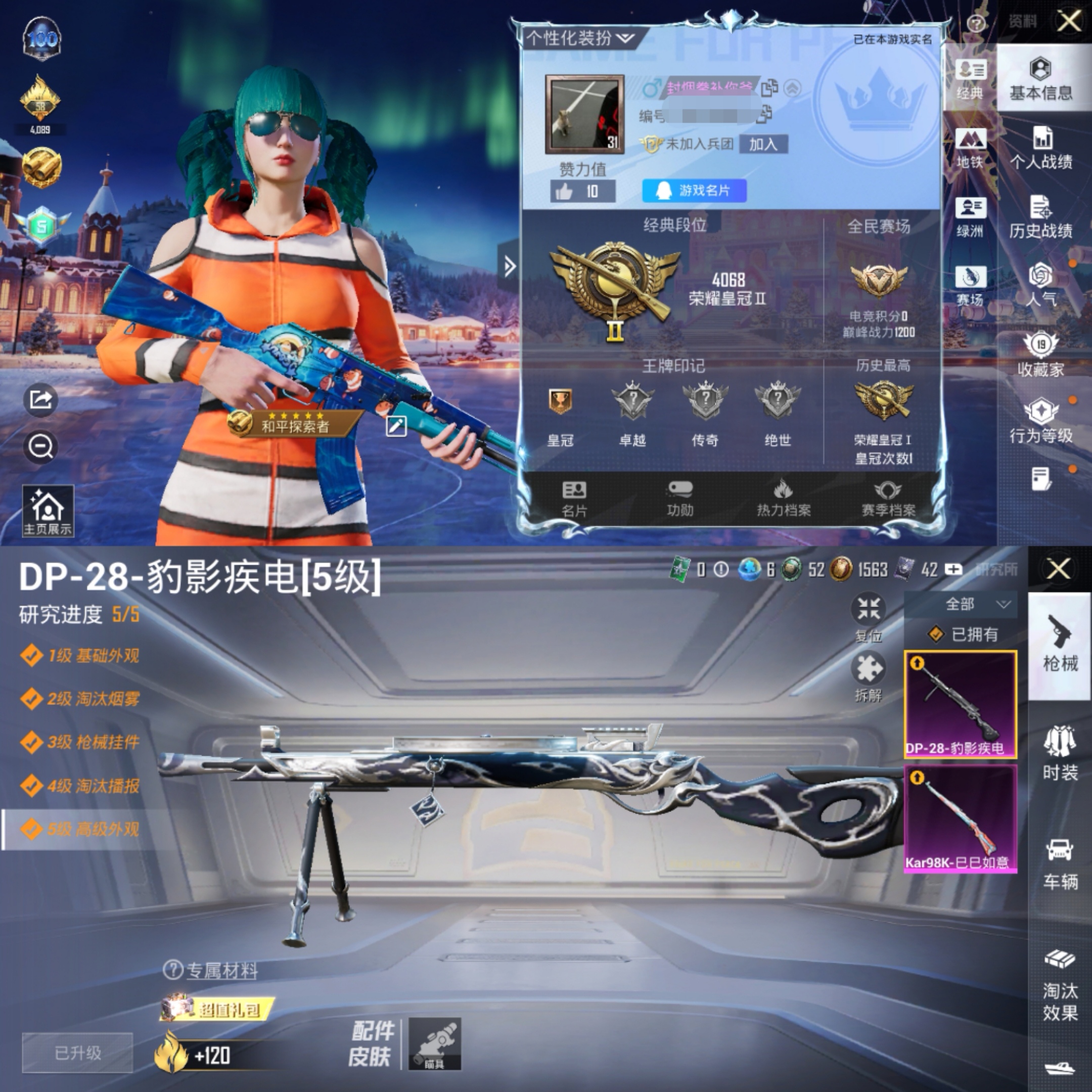Select the Kar98K-巳巳如意 skin thumbnail
The height and width of the screenshot is (1092, 1092).
click(960, 818)
